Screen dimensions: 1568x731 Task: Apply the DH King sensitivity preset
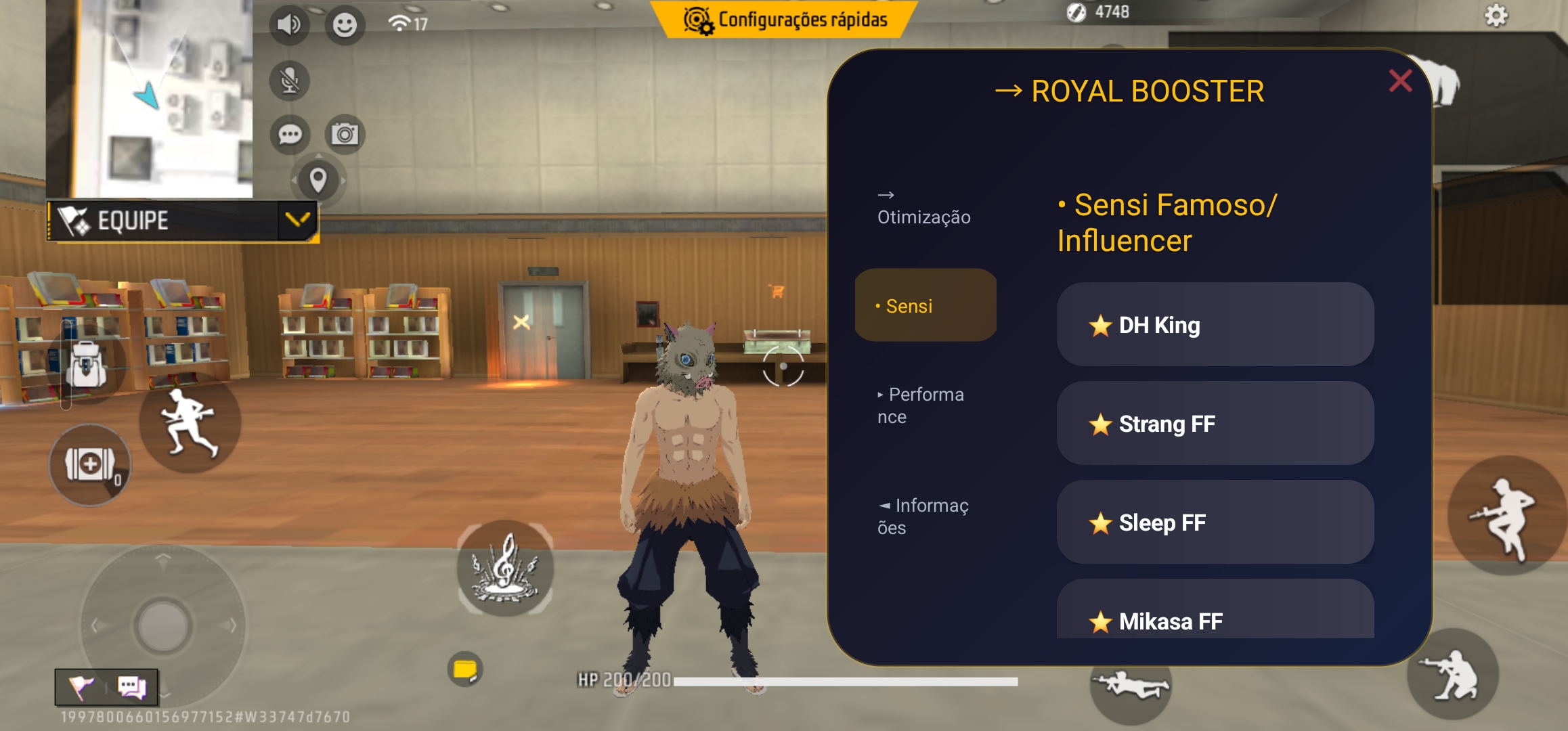1215,326
